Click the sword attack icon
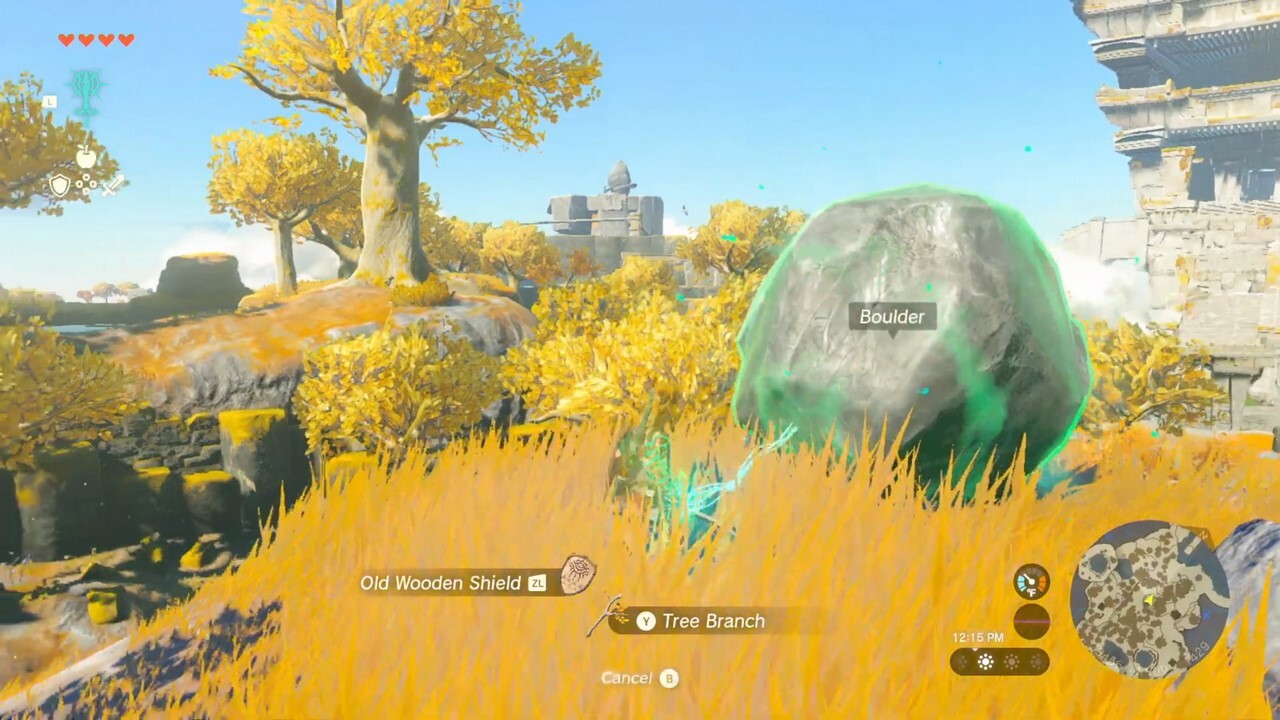Screen dimensions: 1280x720 111,187
